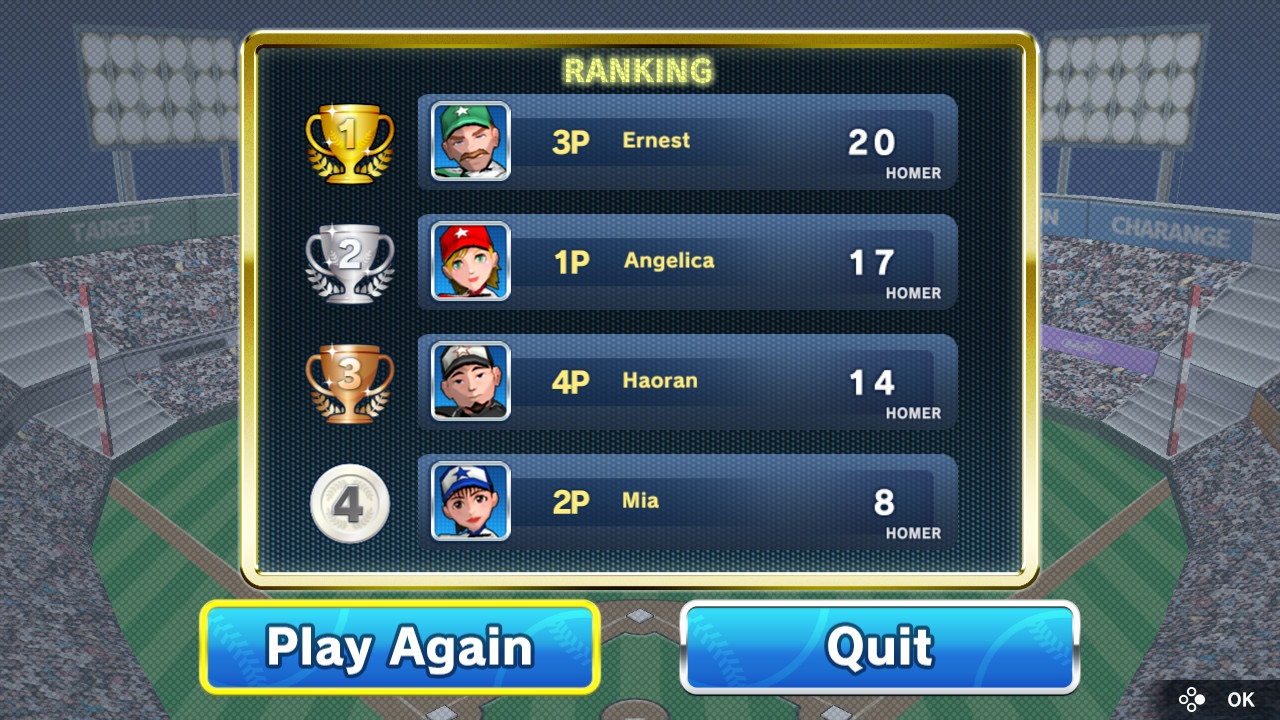Click the bronze 3rd place trophy icon

pos(349,383)
